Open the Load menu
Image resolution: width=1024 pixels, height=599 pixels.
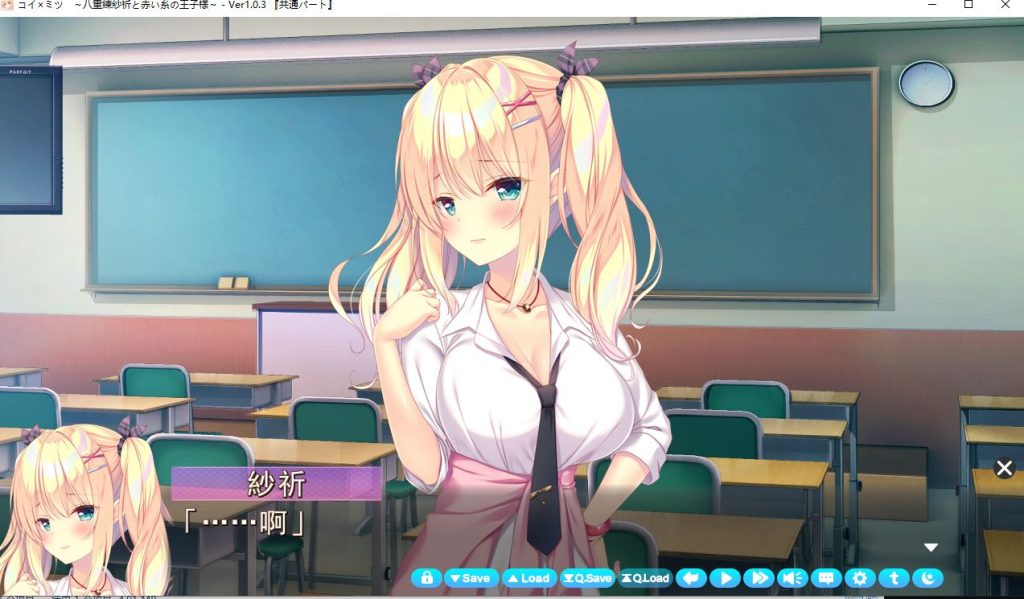tap(527, 578)
